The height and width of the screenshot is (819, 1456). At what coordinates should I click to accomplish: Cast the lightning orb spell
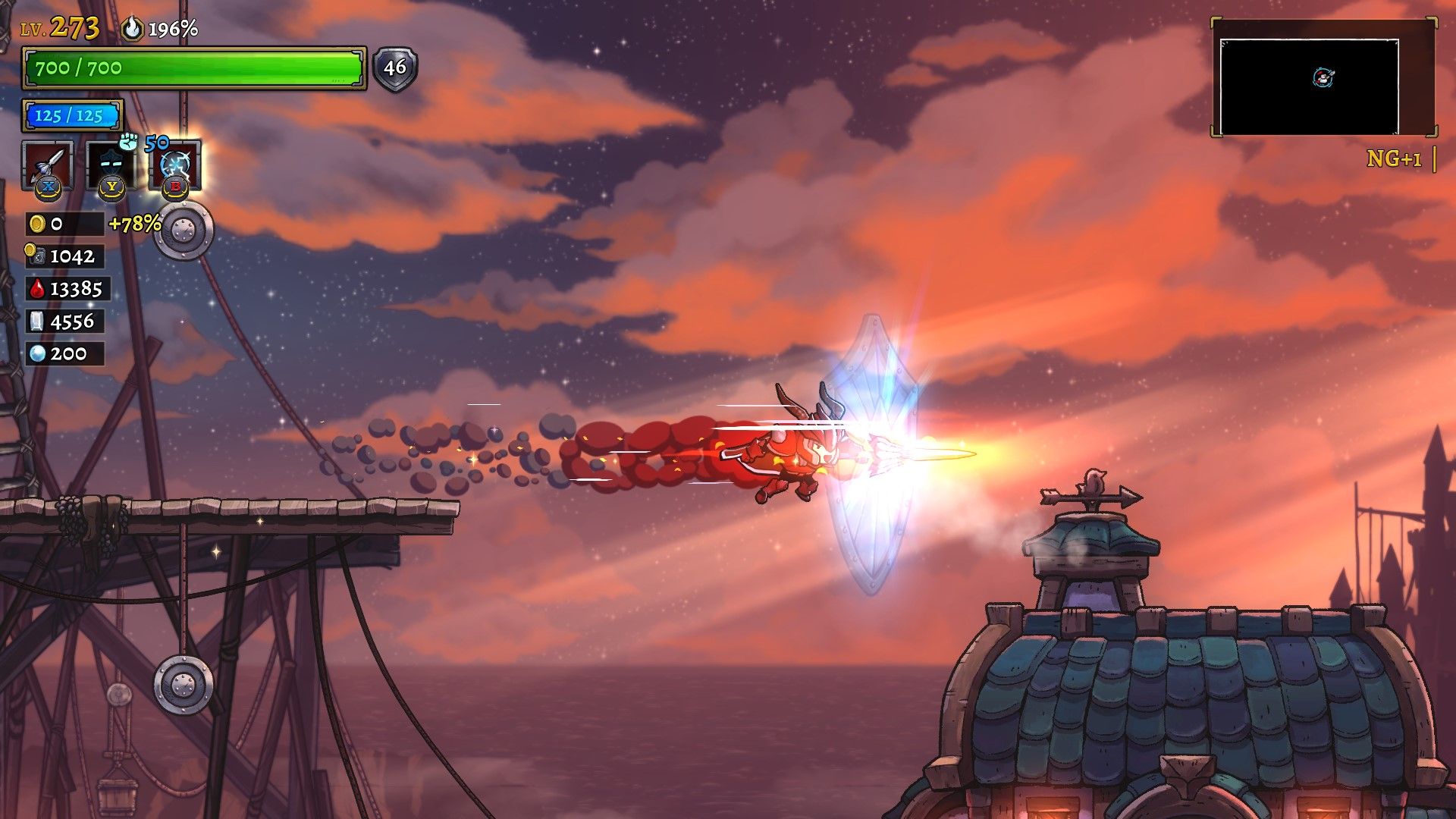[176, 164]
